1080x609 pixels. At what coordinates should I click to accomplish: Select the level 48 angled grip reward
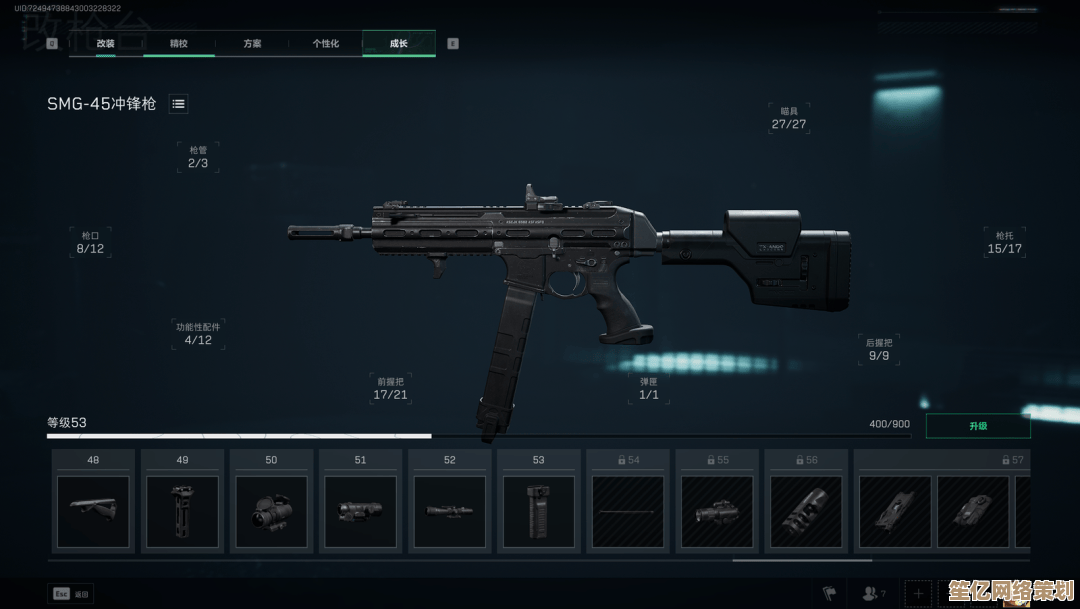point(93,510)
